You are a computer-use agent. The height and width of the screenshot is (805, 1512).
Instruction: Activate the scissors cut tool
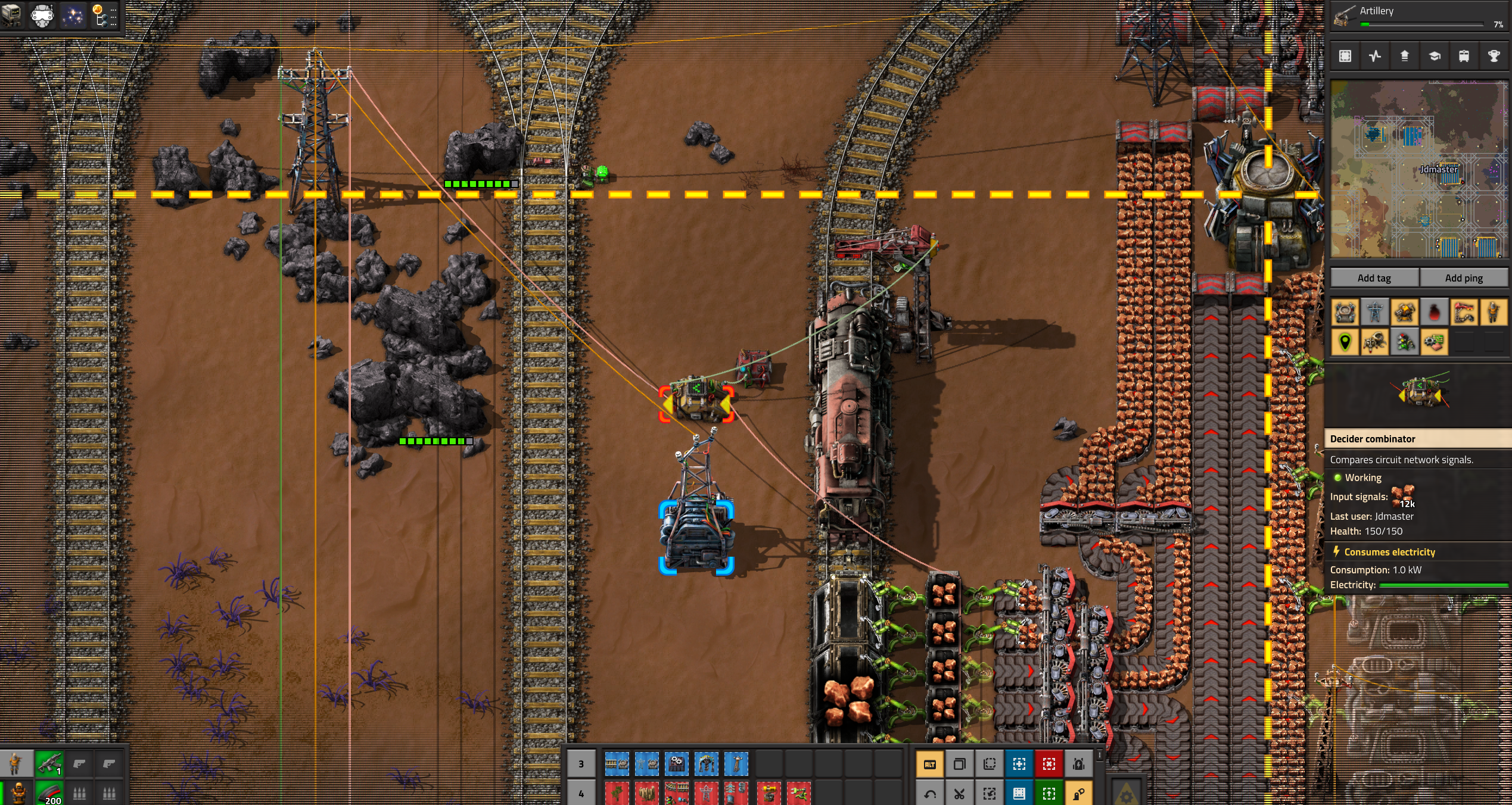tap(959, 794)
